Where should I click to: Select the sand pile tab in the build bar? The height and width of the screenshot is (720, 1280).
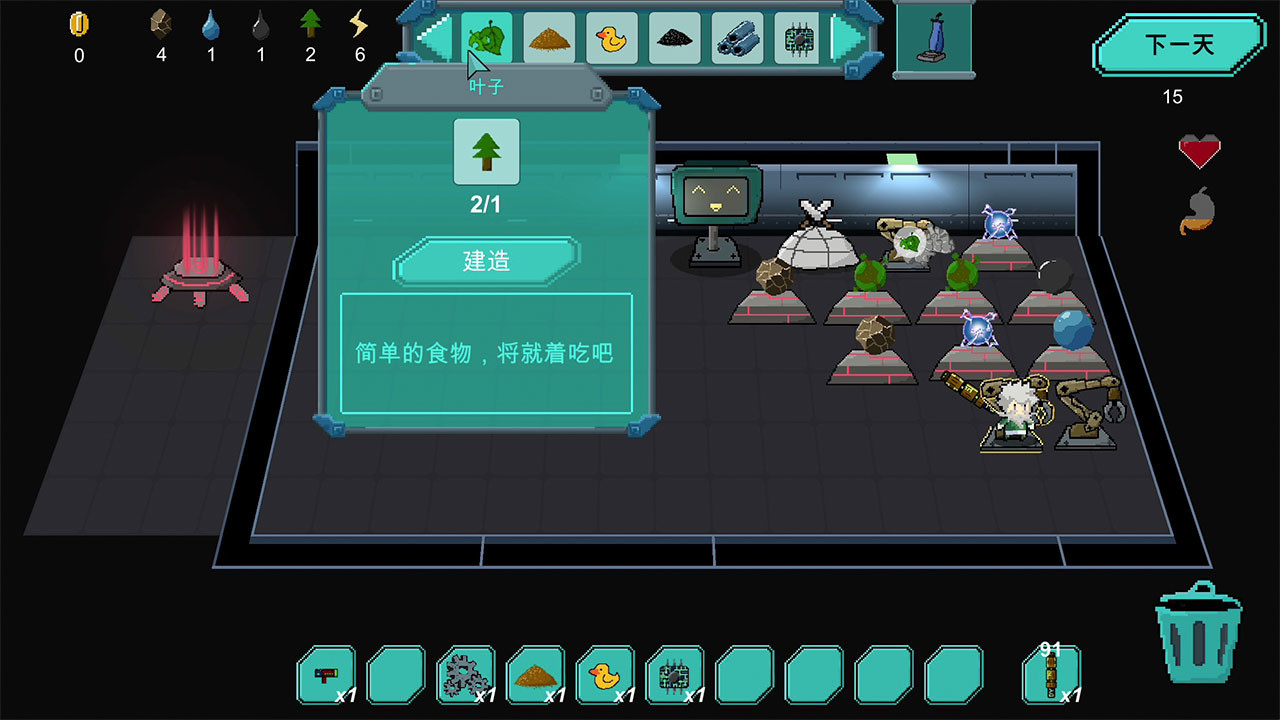click(x=549, y=38)
